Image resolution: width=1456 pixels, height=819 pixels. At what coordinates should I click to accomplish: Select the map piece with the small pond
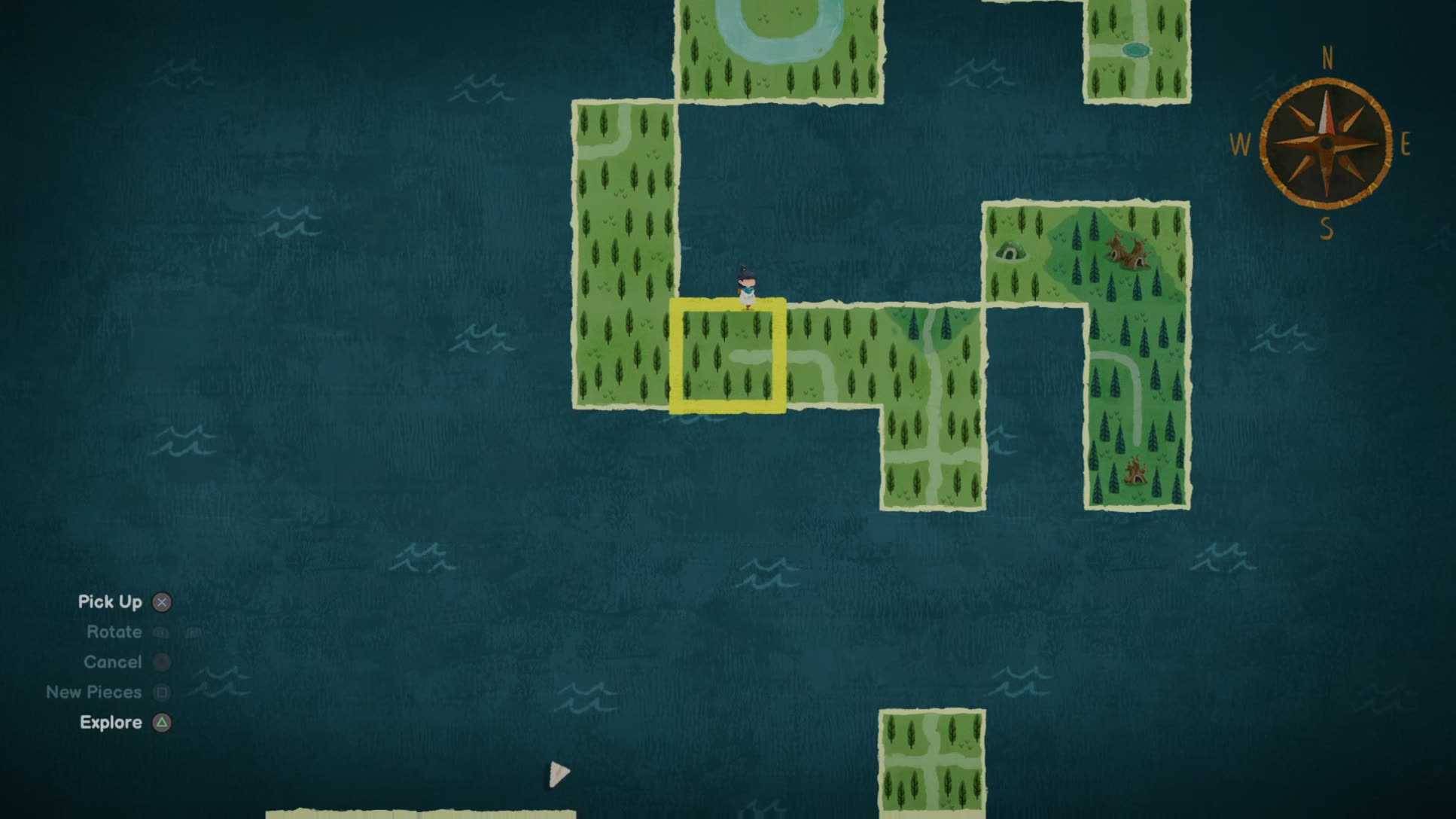point(1136,50)
